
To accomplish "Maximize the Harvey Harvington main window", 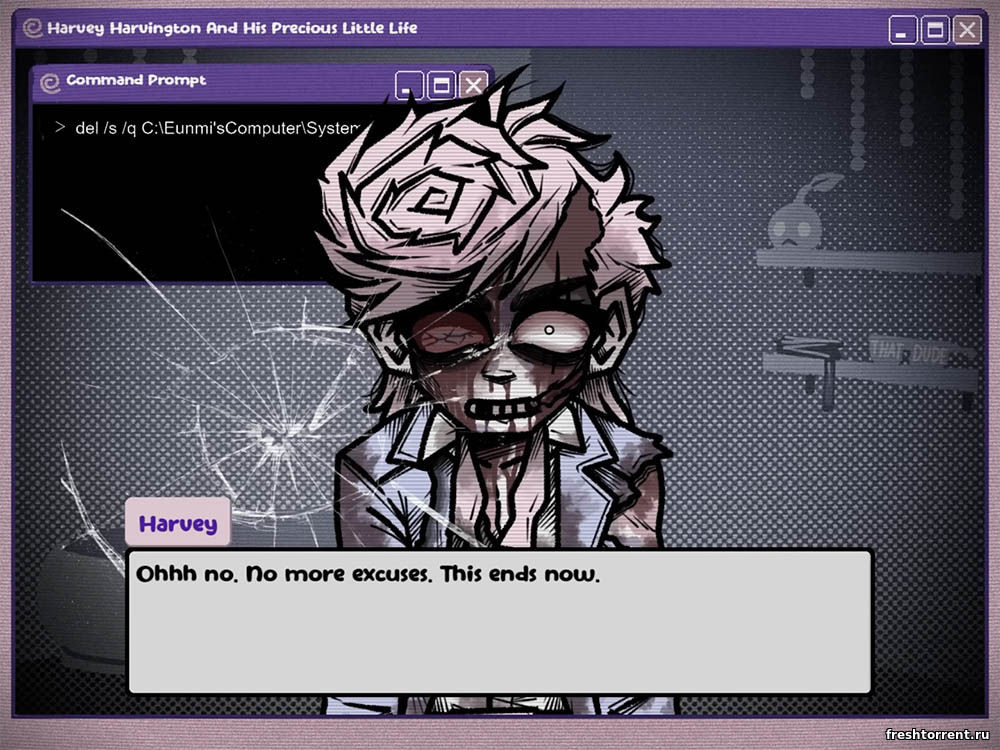I will pos(935,31).
